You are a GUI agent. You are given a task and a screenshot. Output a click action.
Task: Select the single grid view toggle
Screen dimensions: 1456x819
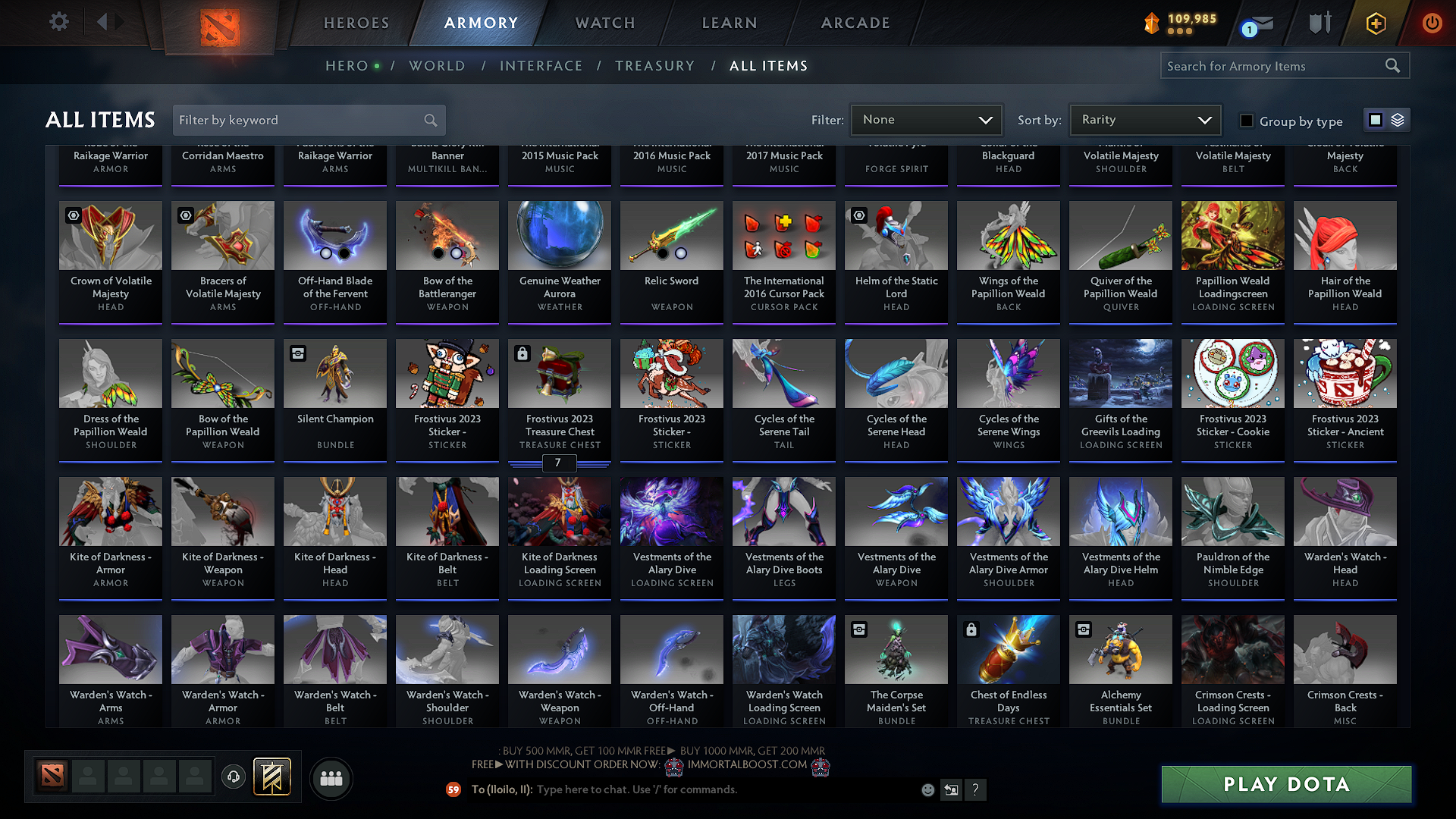[1375, 119]
